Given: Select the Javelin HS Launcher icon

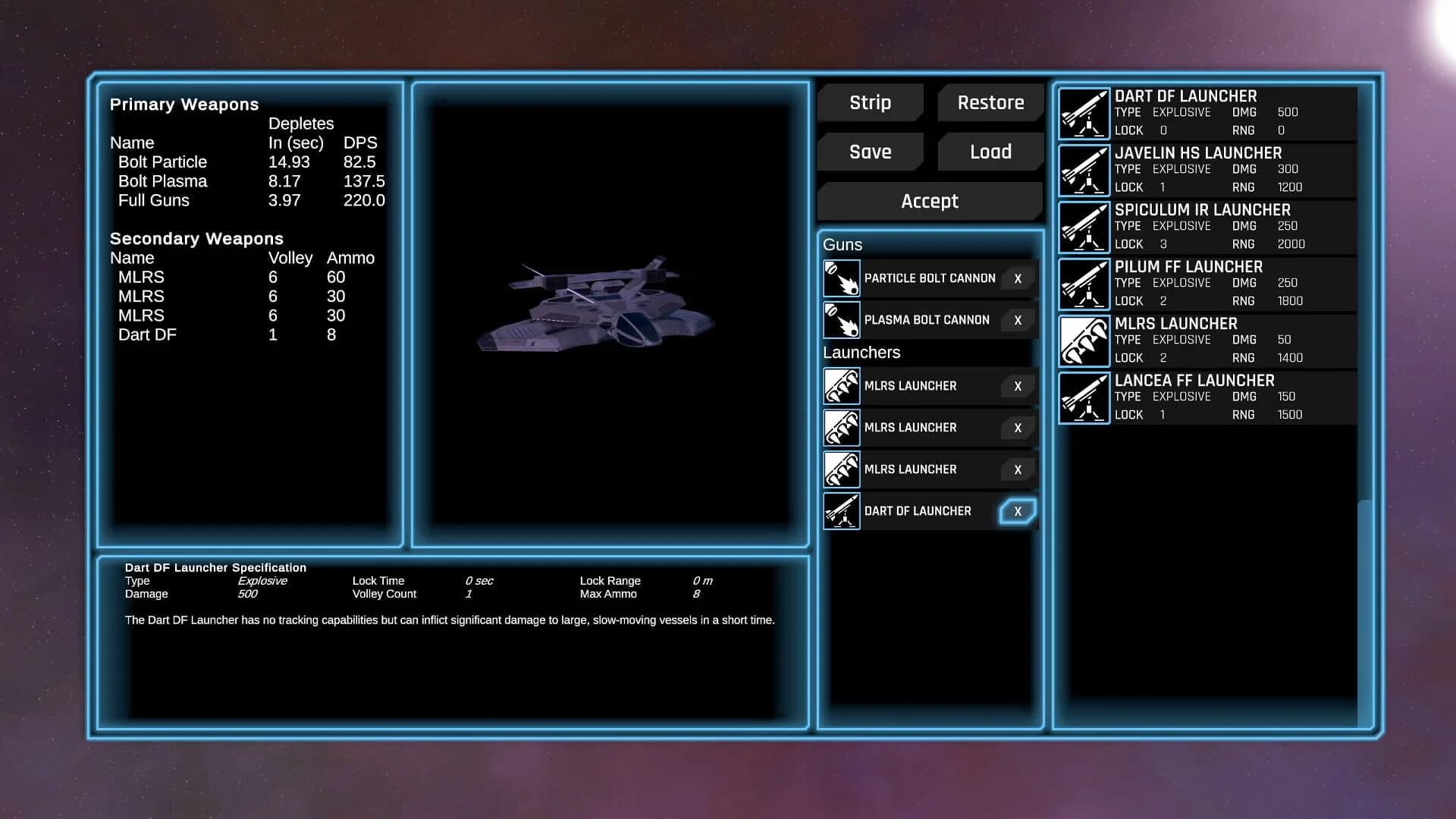Looking at the screenshot, I should pos(1083,169).
